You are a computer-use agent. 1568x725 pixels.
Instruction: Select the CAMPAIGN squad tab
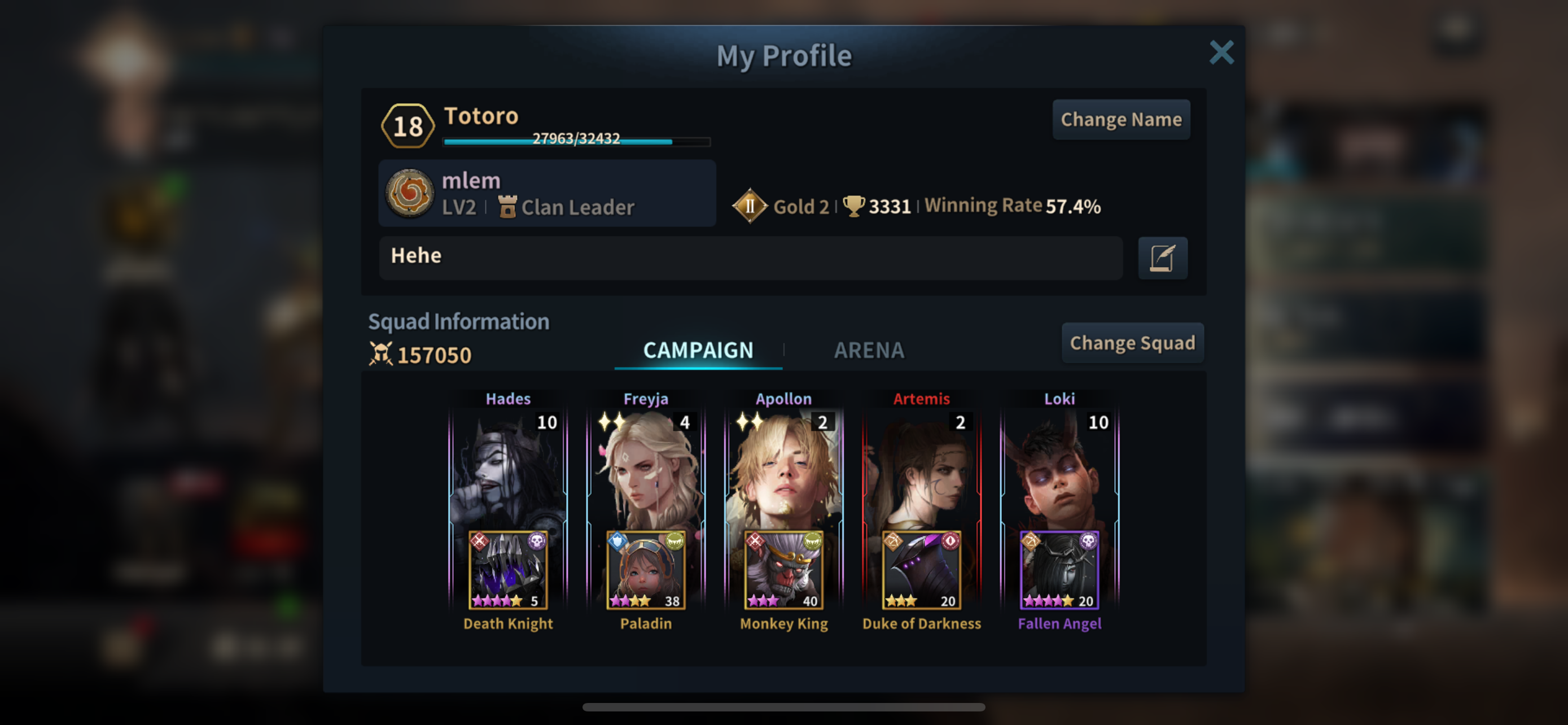click(x=698, y=350)
